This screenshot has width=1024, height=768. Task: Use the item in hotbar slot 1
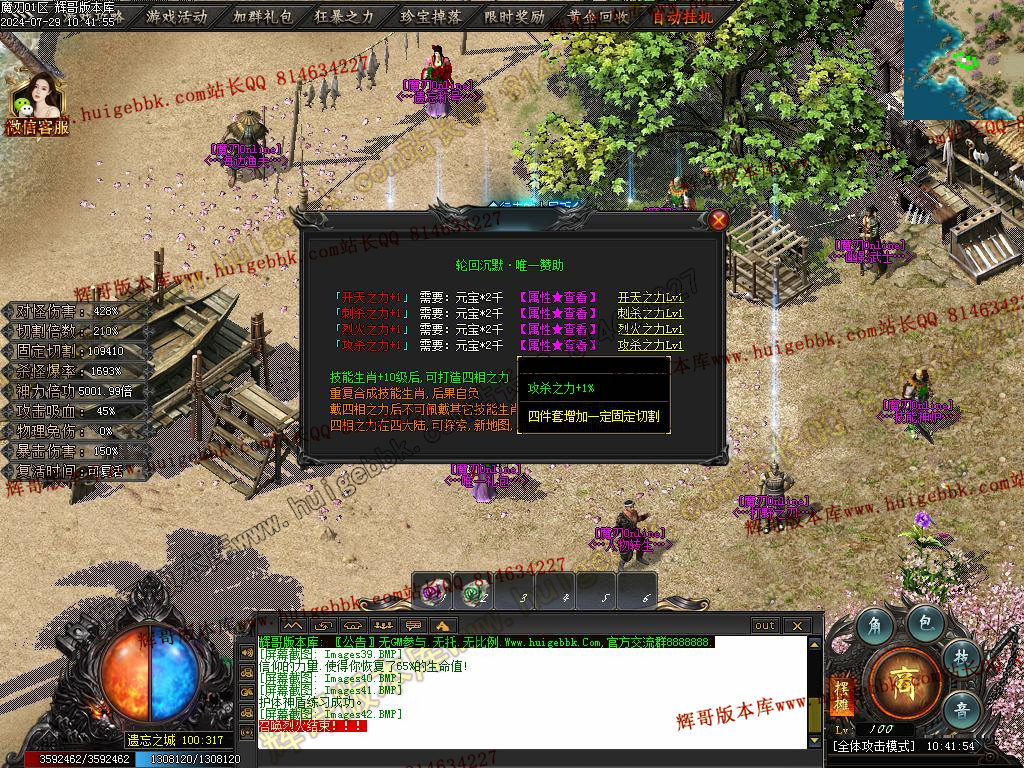tap(434, 592)
